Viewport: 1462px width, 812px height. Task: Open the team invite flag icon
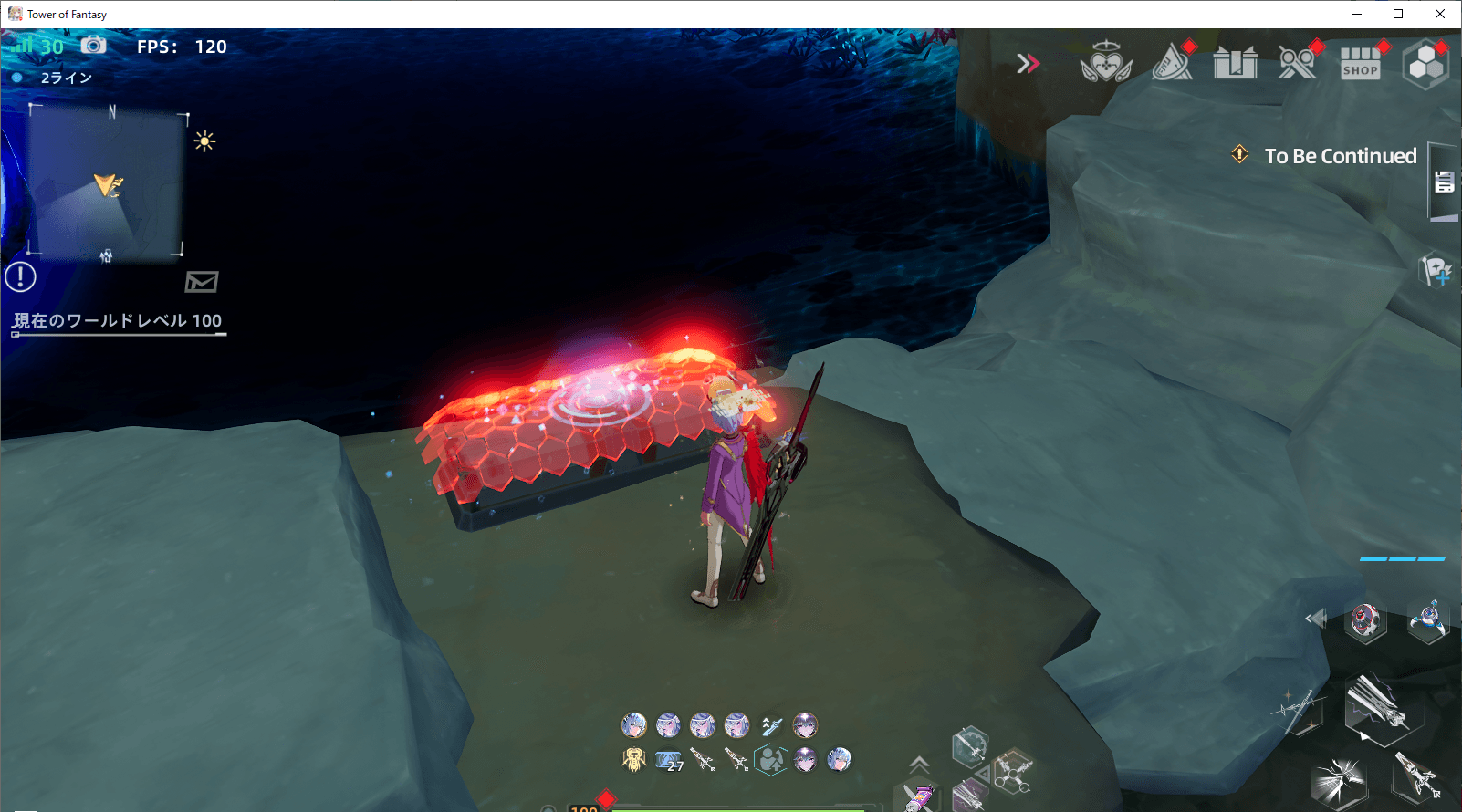tap(1436, 271)
